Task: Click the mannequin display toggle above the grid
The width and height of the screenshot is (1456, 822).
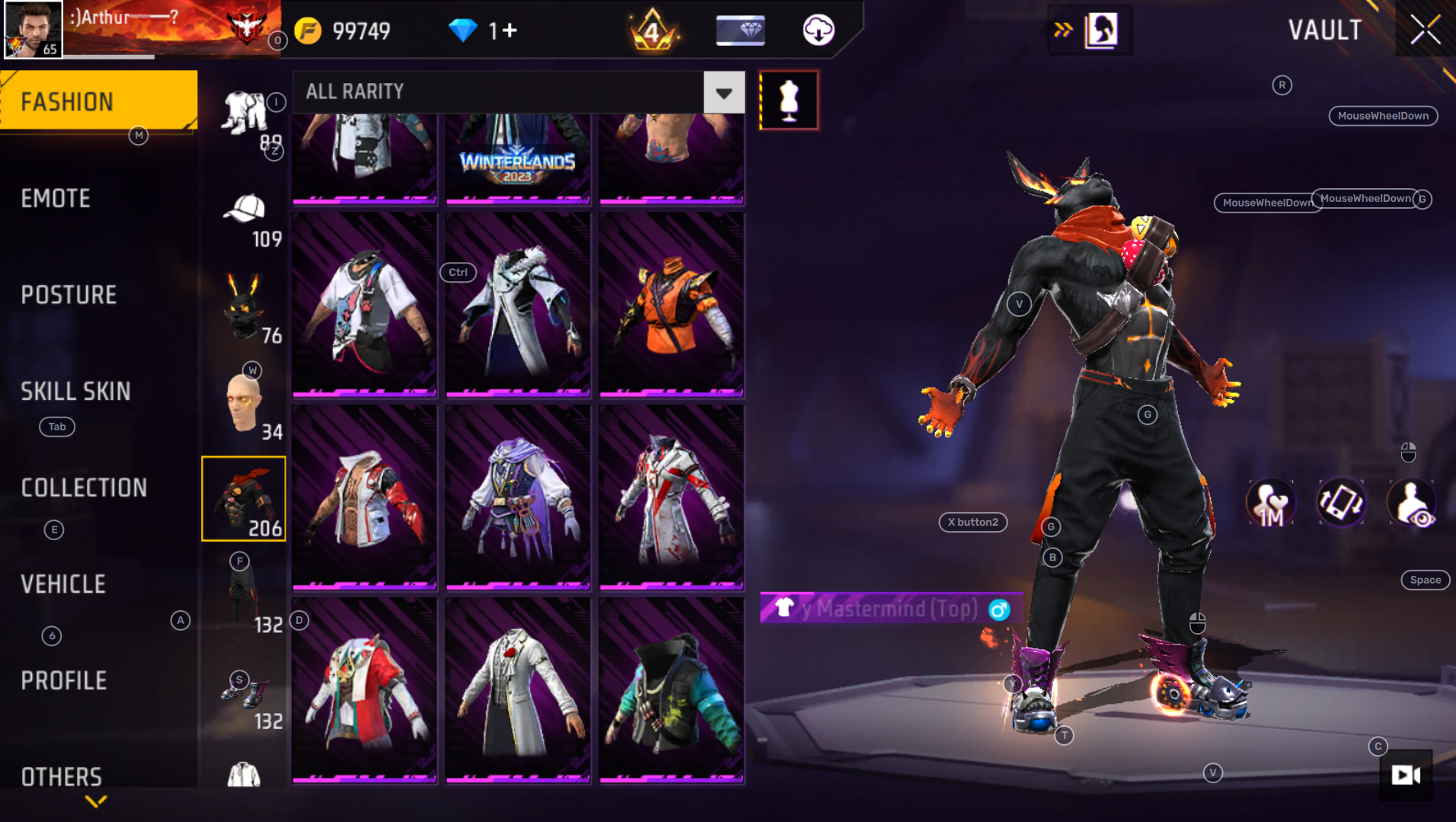Action: click(789, 99)
